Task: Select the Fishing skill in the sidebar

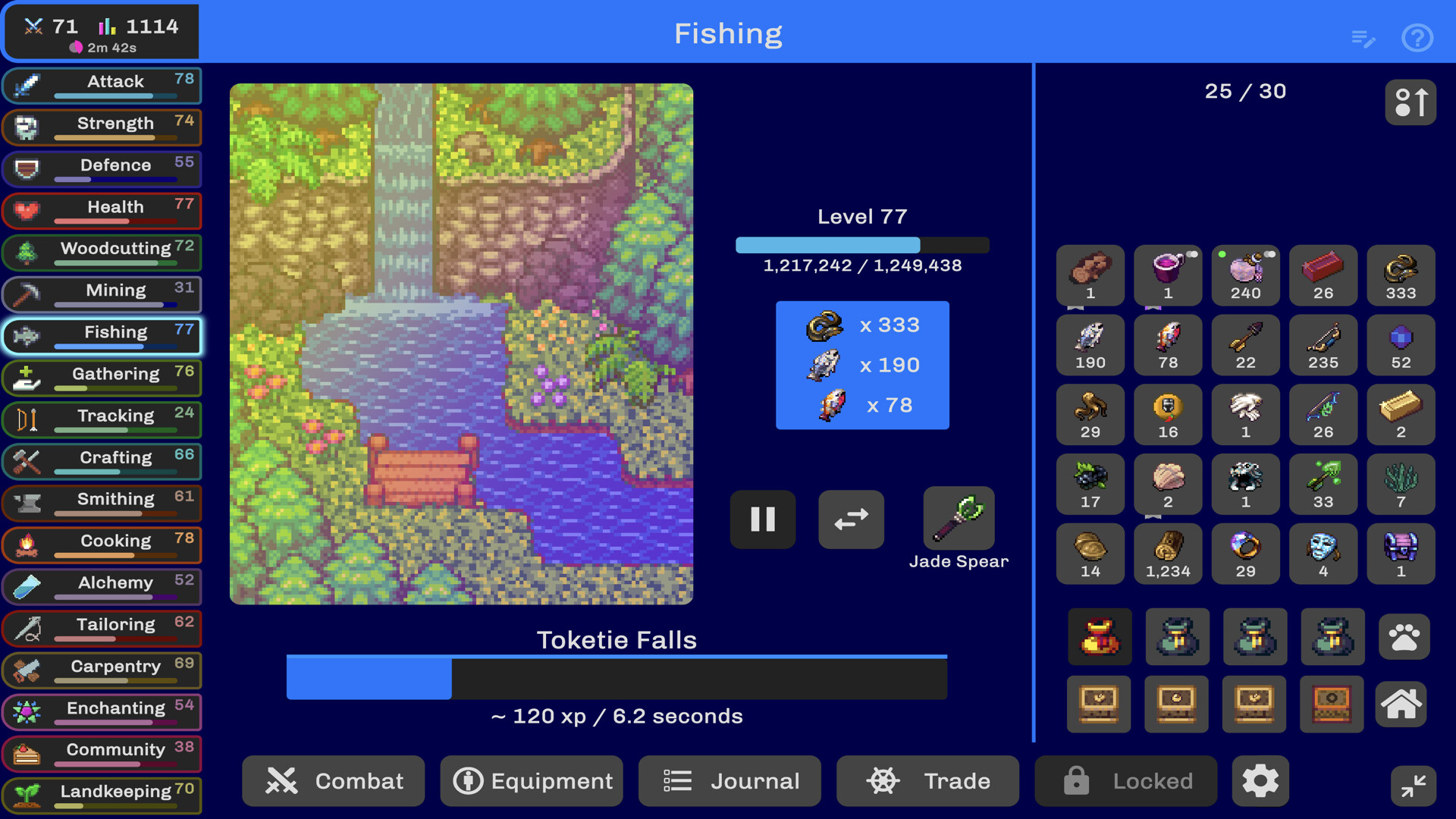Action: [x=102, y=336]
